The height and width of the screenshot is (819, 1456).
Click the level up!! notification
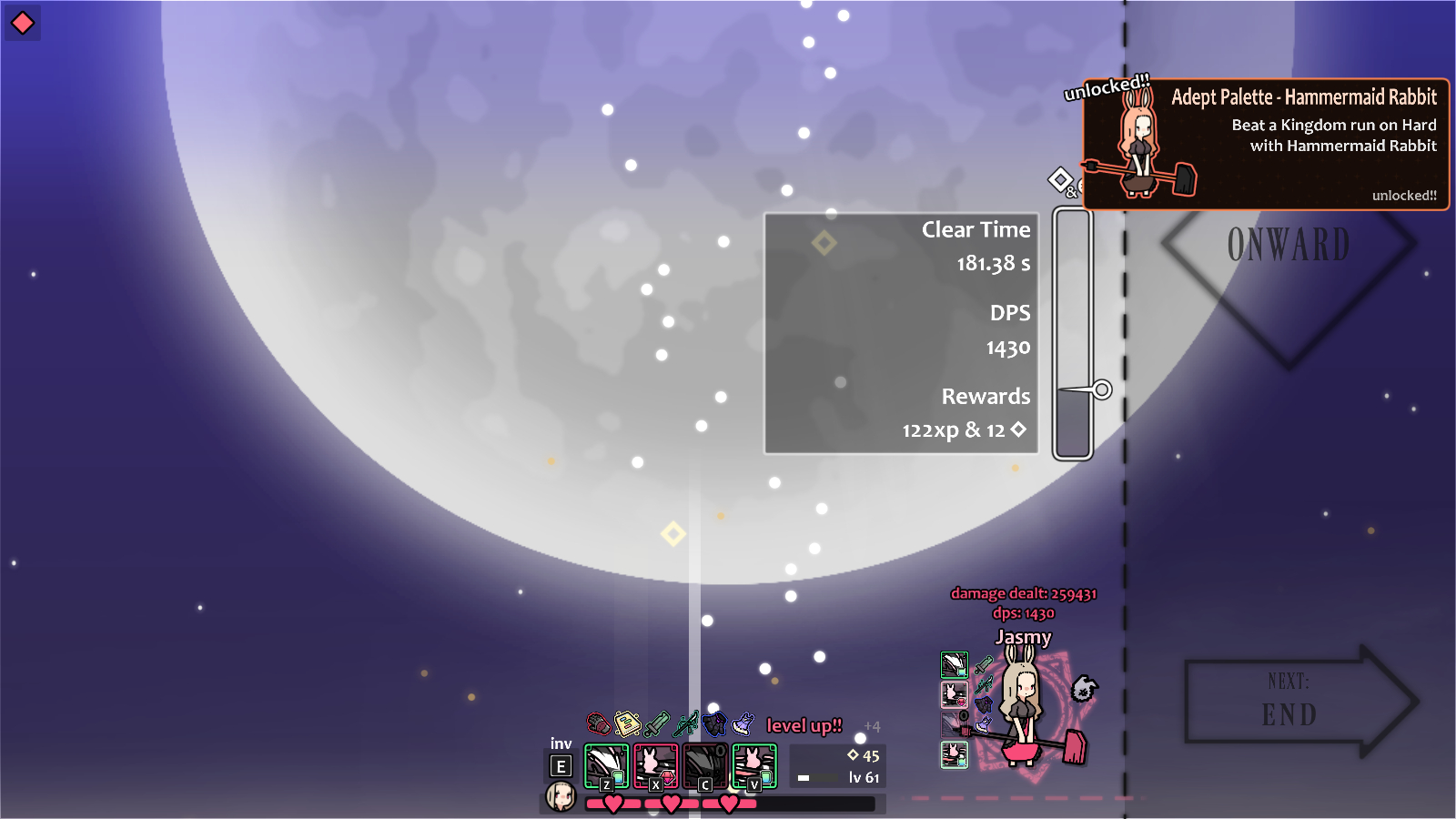804,725
